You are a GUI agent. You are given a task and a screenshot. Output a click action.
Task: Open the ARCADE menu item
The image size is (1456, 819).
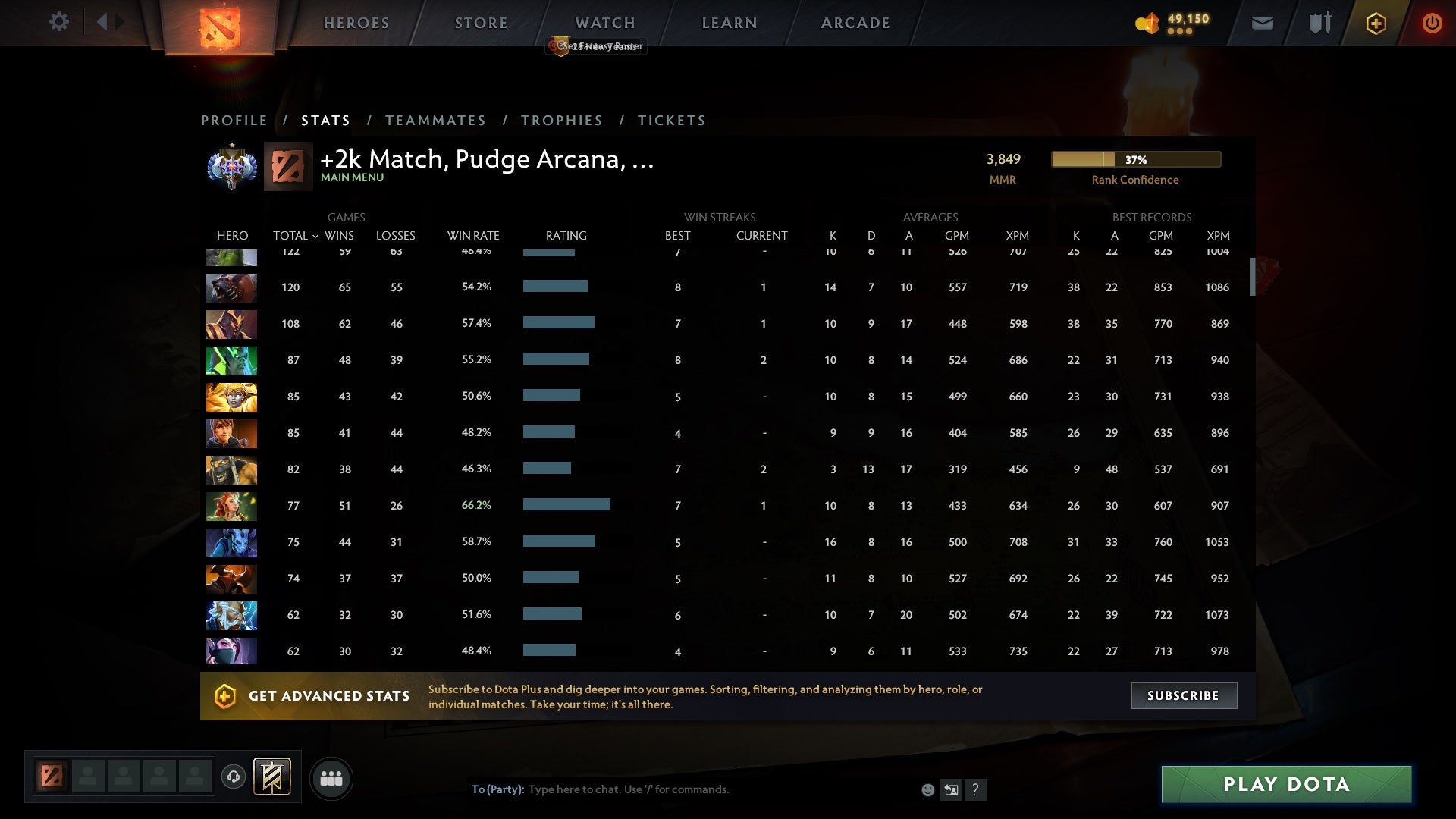[x=855, y=23]
